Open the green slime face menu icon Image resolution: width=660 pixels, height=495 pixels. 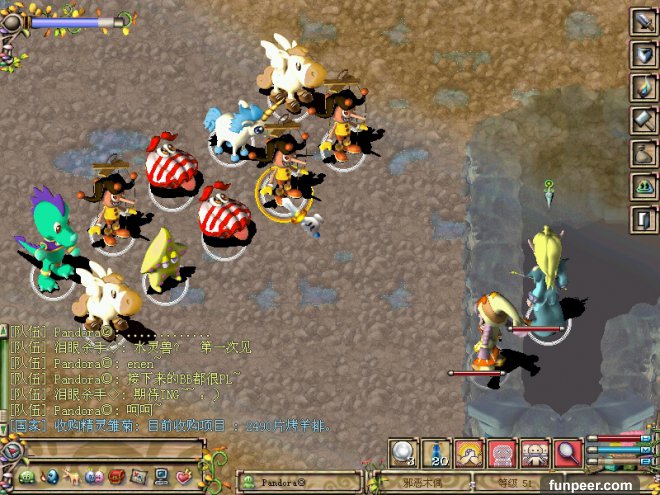pyautogui.click(x=27, y=475)
